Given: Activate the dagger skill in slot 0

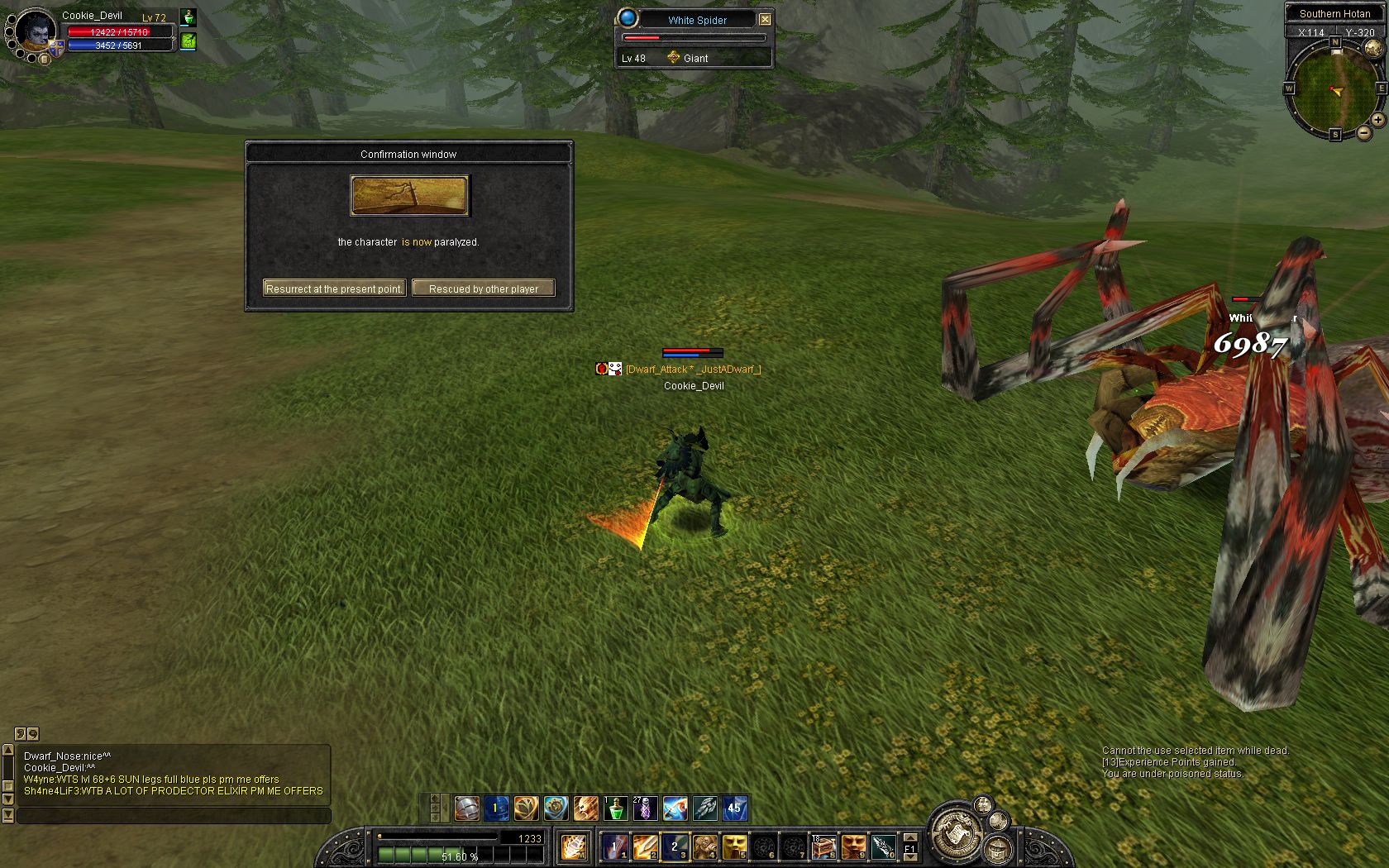Looking at the screenshot, I should 883,847.
